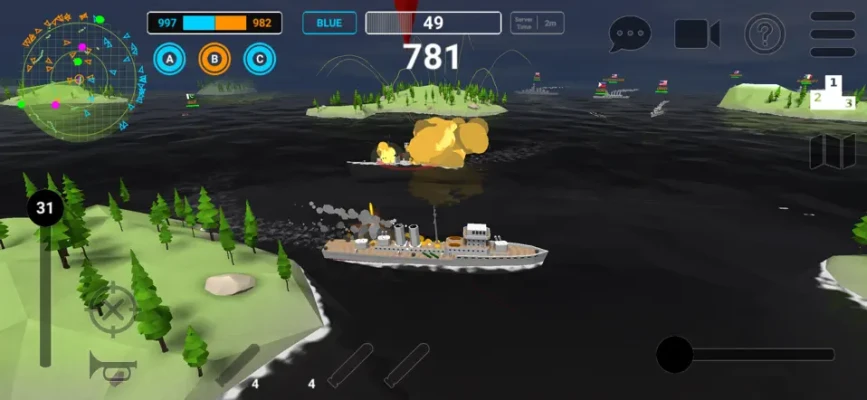Click the black rudder slider knob
This screenshot has width=867, height=400.
pyautogui.click(x=674, y=354)
